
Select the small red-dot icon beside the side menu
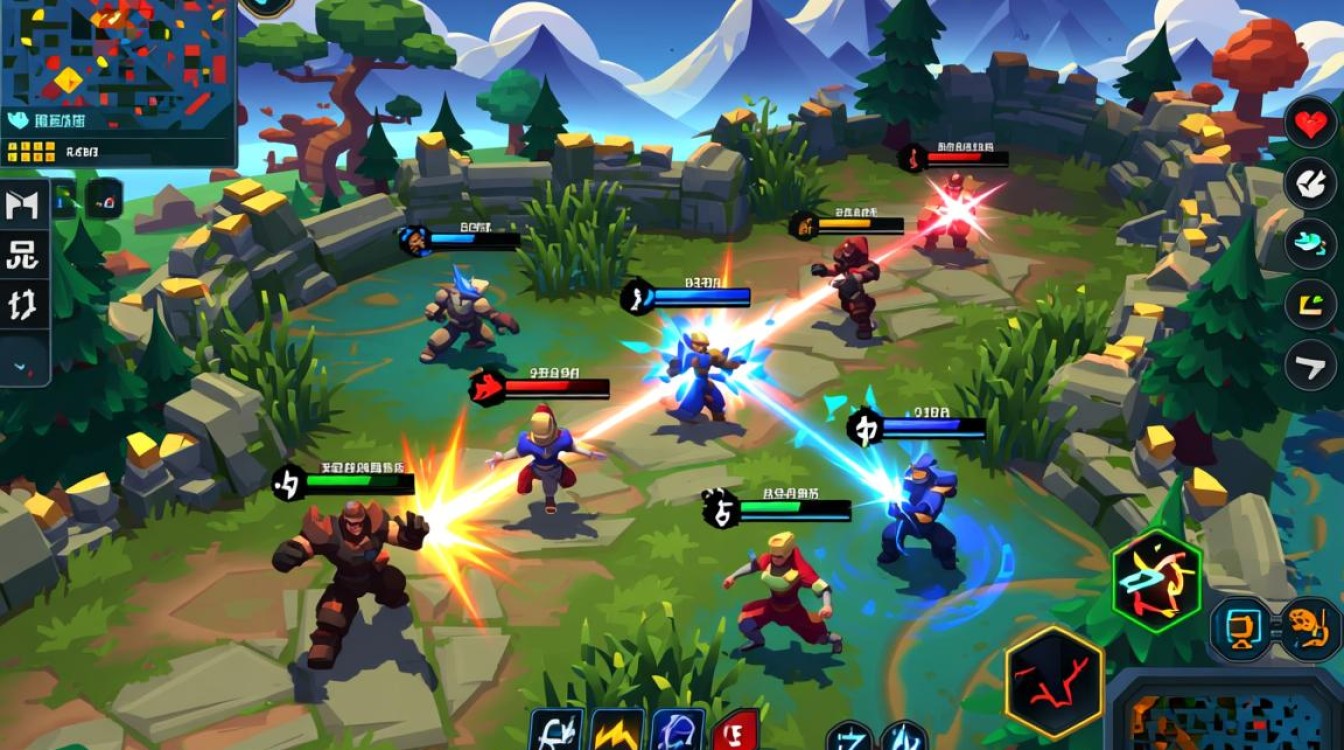pyautogui.click(x=103, y=199)
